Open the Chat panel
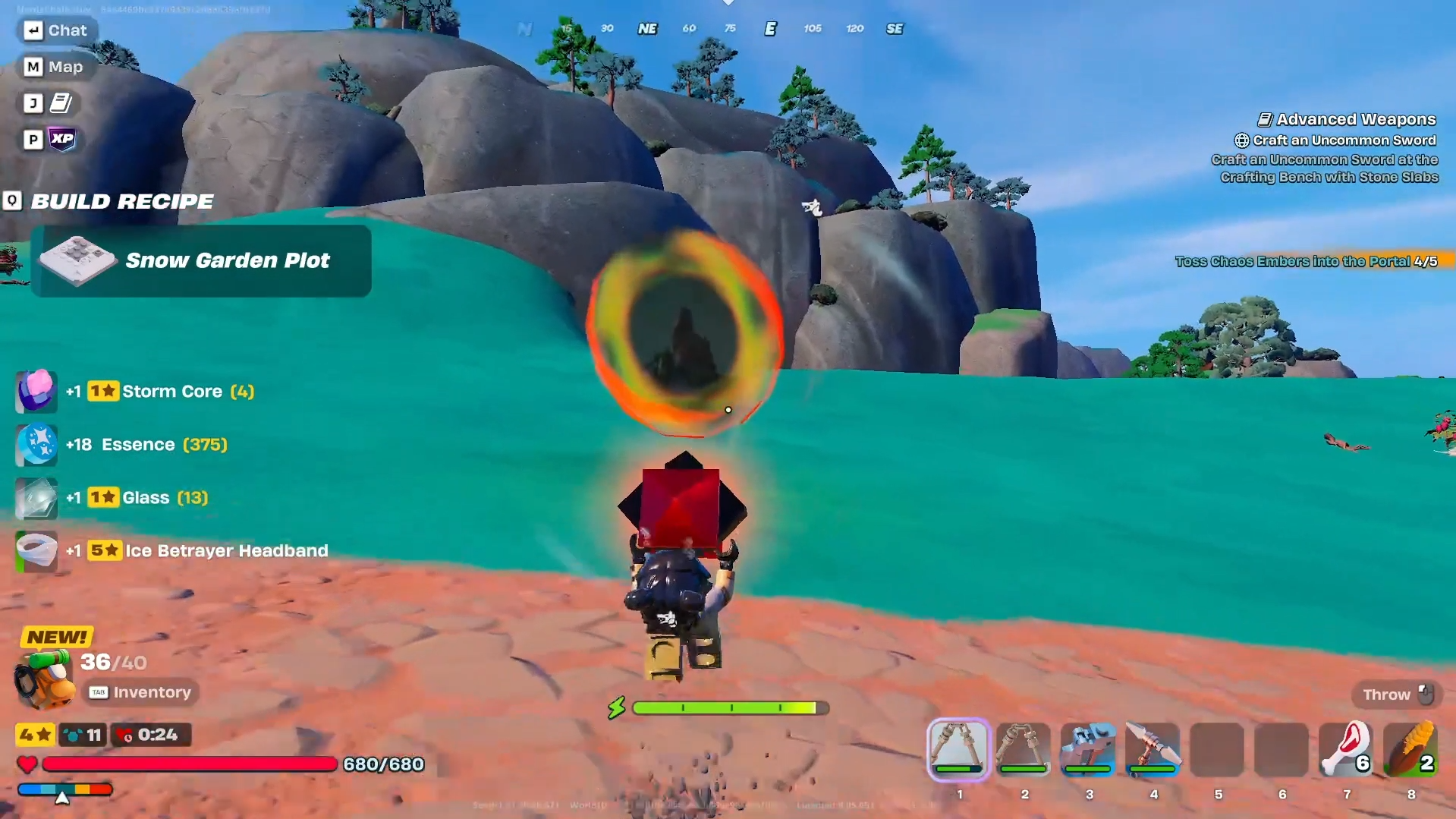The width and height of the screenshot is (1456, 819). [57, 30]
